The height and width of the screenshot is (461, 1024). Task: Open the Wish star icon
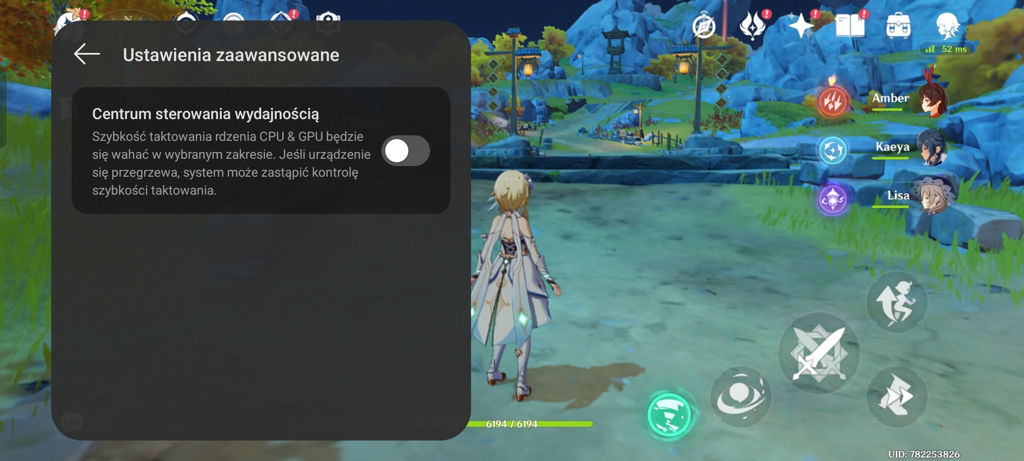pos(801,26)
